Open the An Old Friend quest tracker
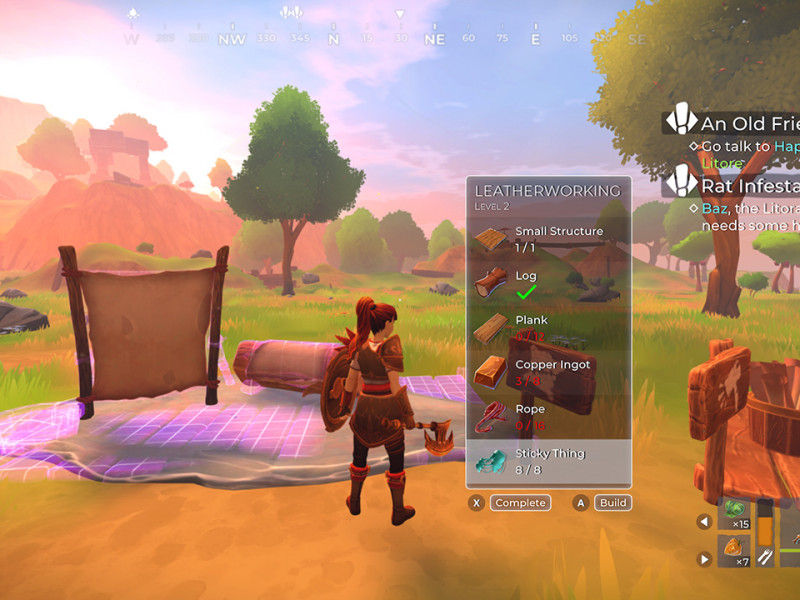Image resolution: width=800 pixels, height=600 pixels. pyautogui.click(x=738, y=123)
